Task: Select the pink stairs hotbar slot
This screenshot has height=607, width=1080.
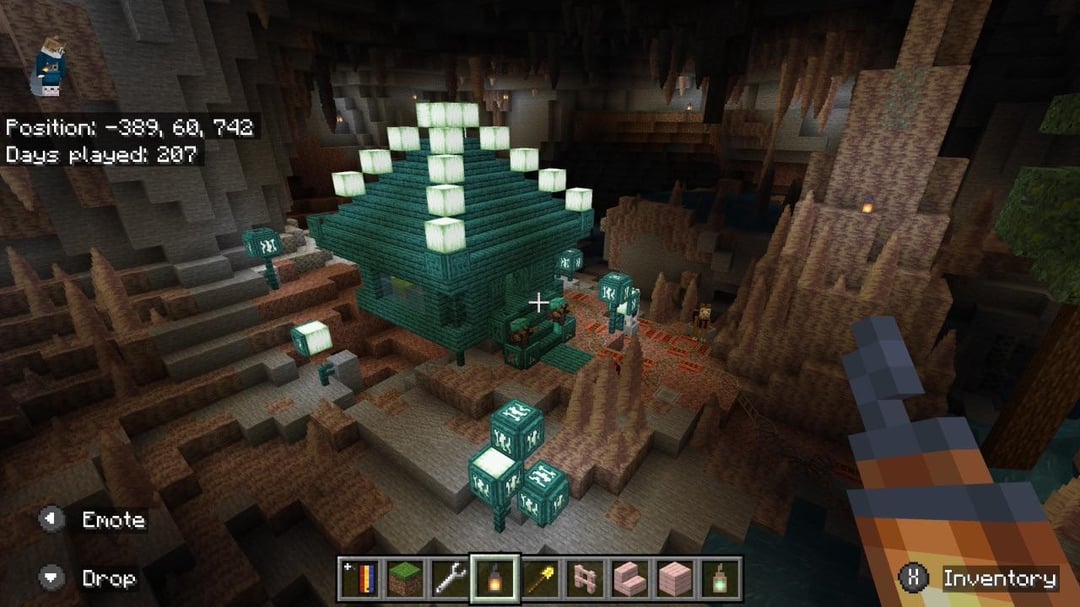Action: pos(630,578)
